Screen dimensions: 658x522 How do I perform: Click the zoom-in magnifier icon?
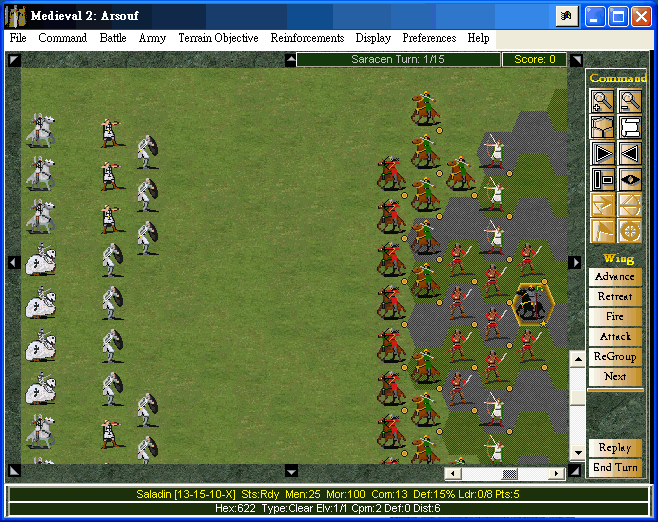603,100
